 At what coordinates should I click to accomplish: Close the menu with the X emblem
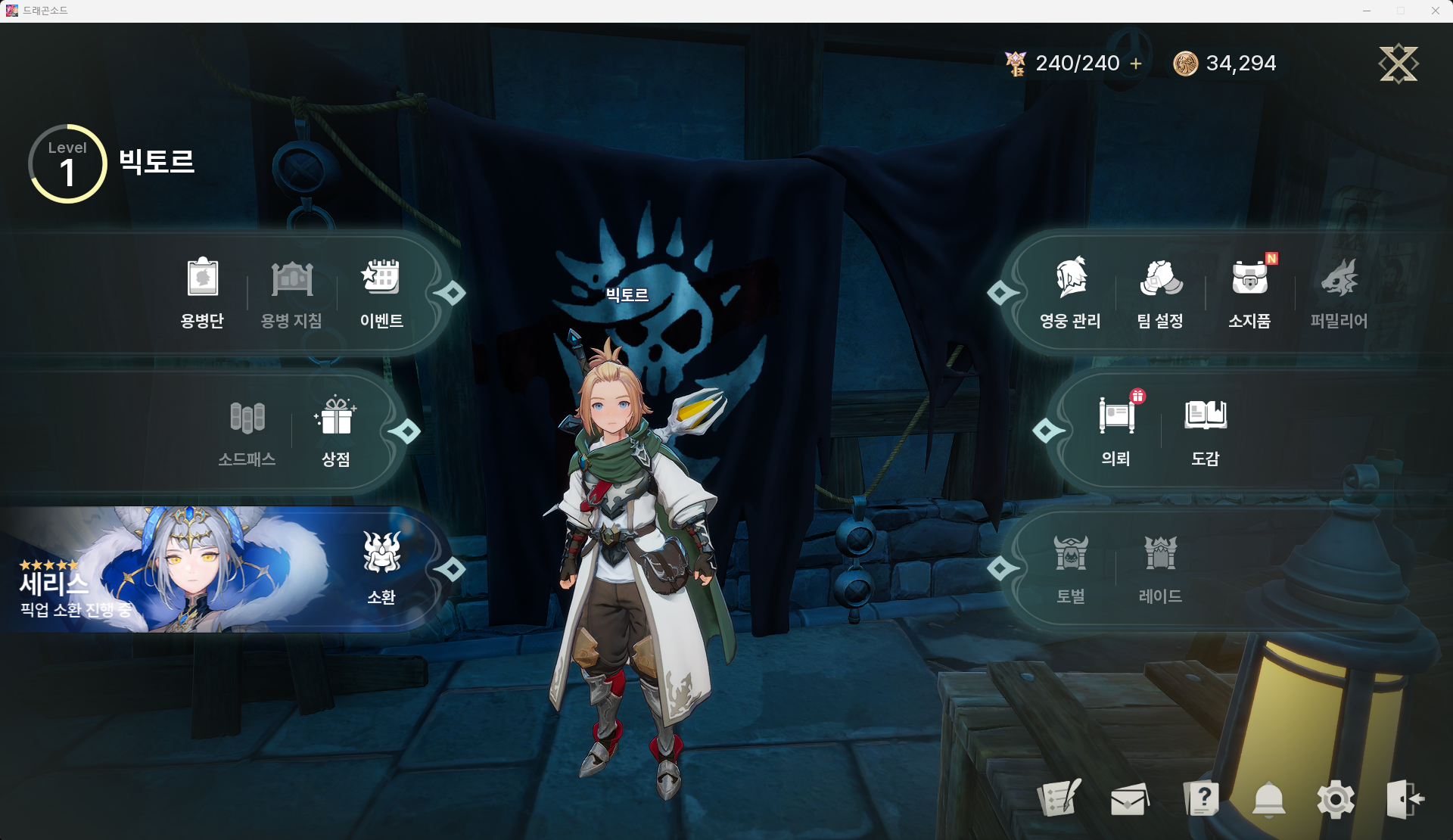coord(1398,64)
